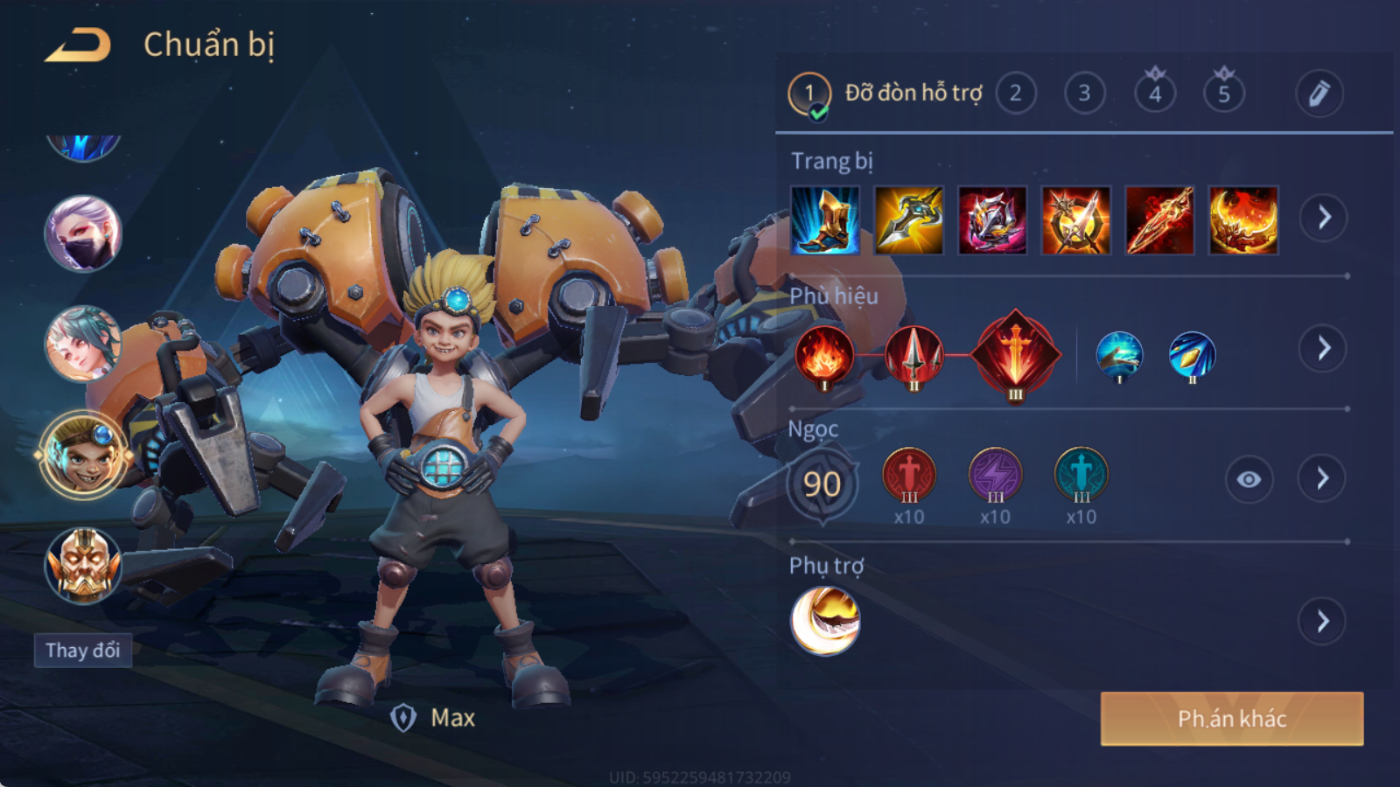This screenshot has width=1400, height=787.
Task: Click the Phán khác button
Action: tap(1231, 719)
